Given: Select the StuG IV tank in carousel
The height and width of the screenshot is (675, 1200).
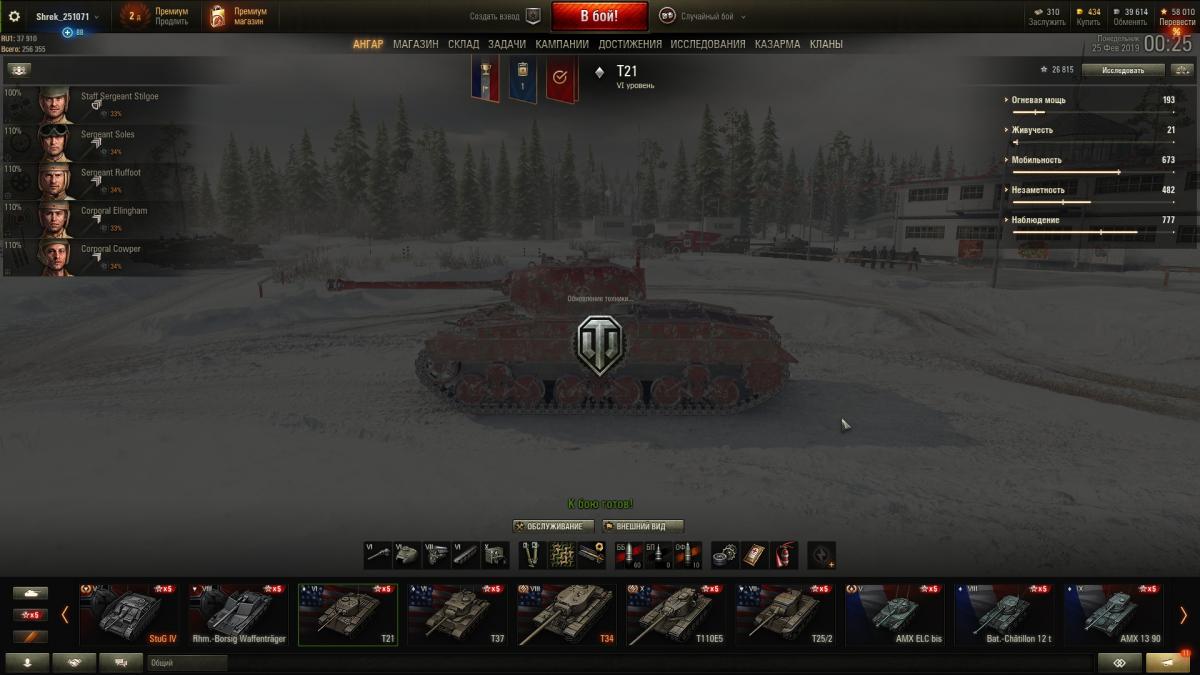Looking at the screenshot, I should (129, 614).
